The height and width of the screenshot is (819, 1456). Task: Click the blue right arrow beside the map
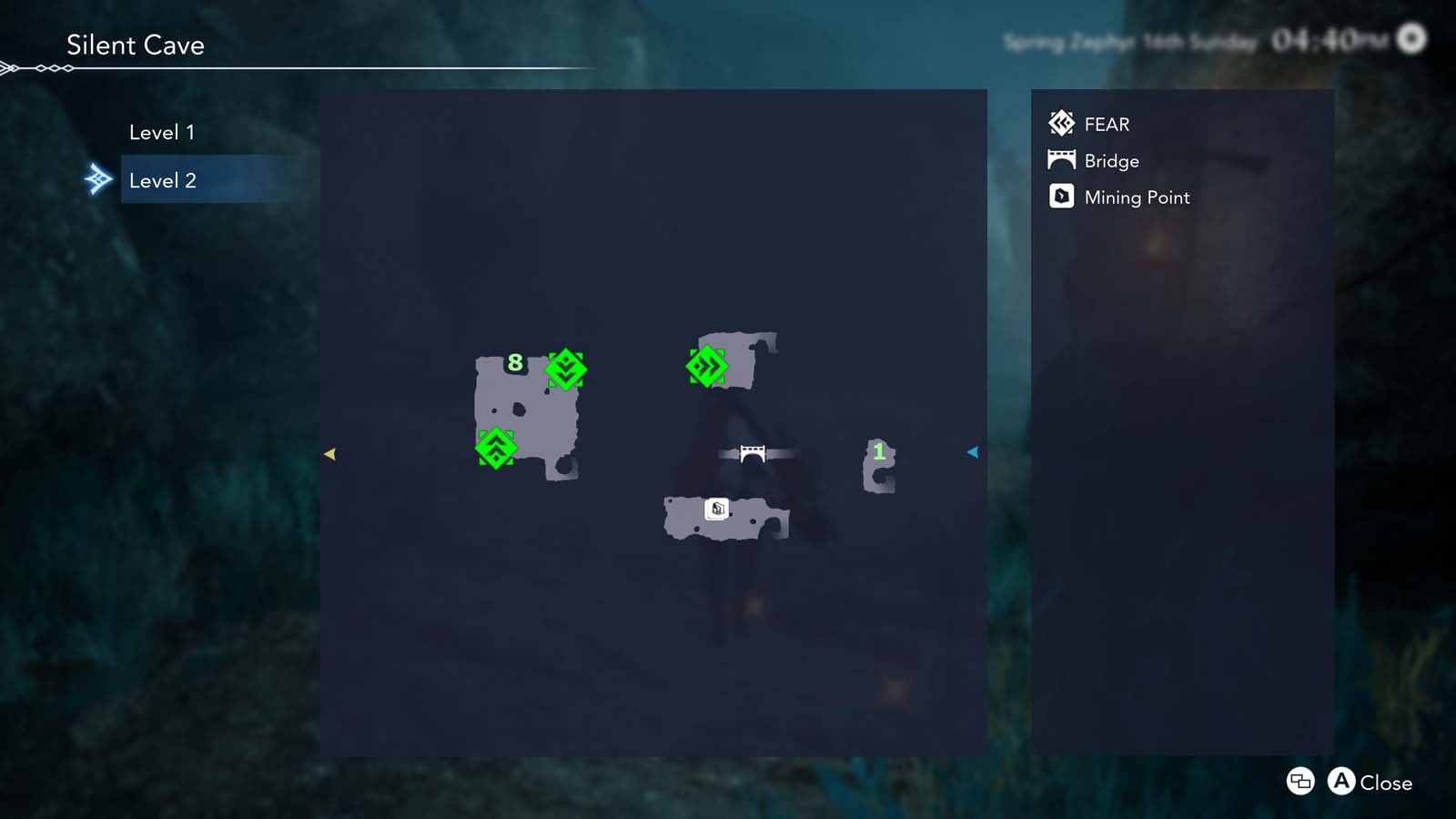(x=973, y=452)
